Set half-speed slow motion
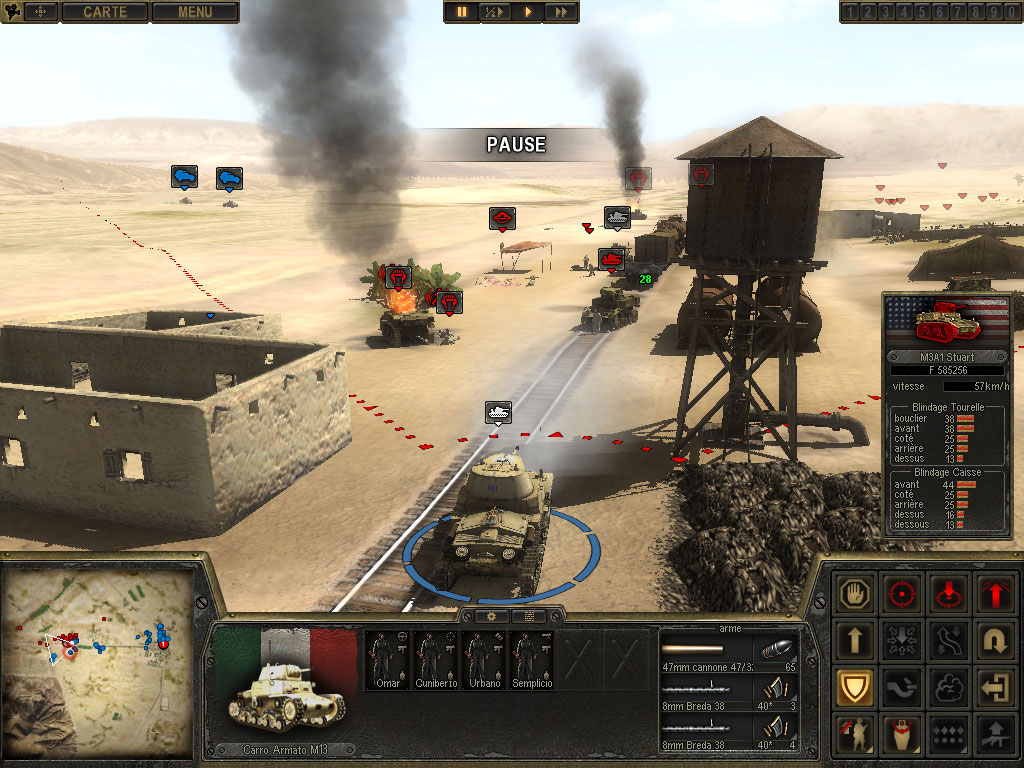Image resolution: width=1024 pixels, height=768 pixels. pos(495,12)
